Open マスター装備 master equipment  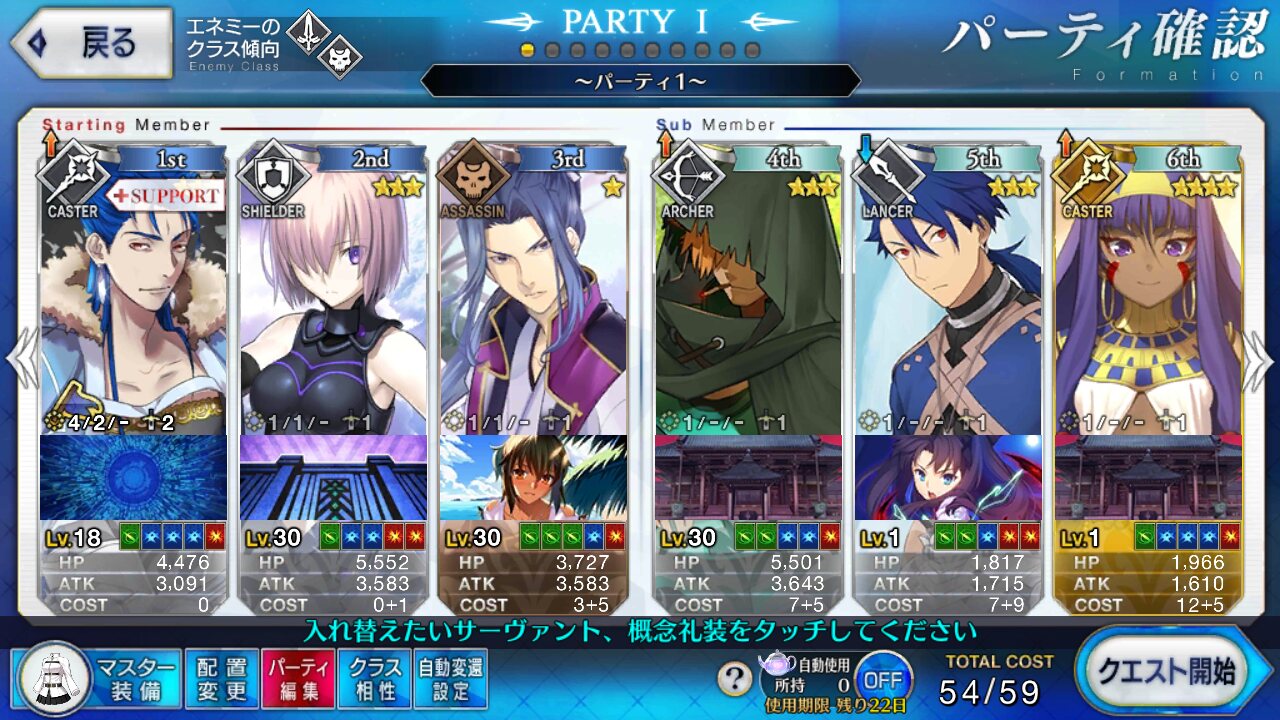click(x=97, y=678)
